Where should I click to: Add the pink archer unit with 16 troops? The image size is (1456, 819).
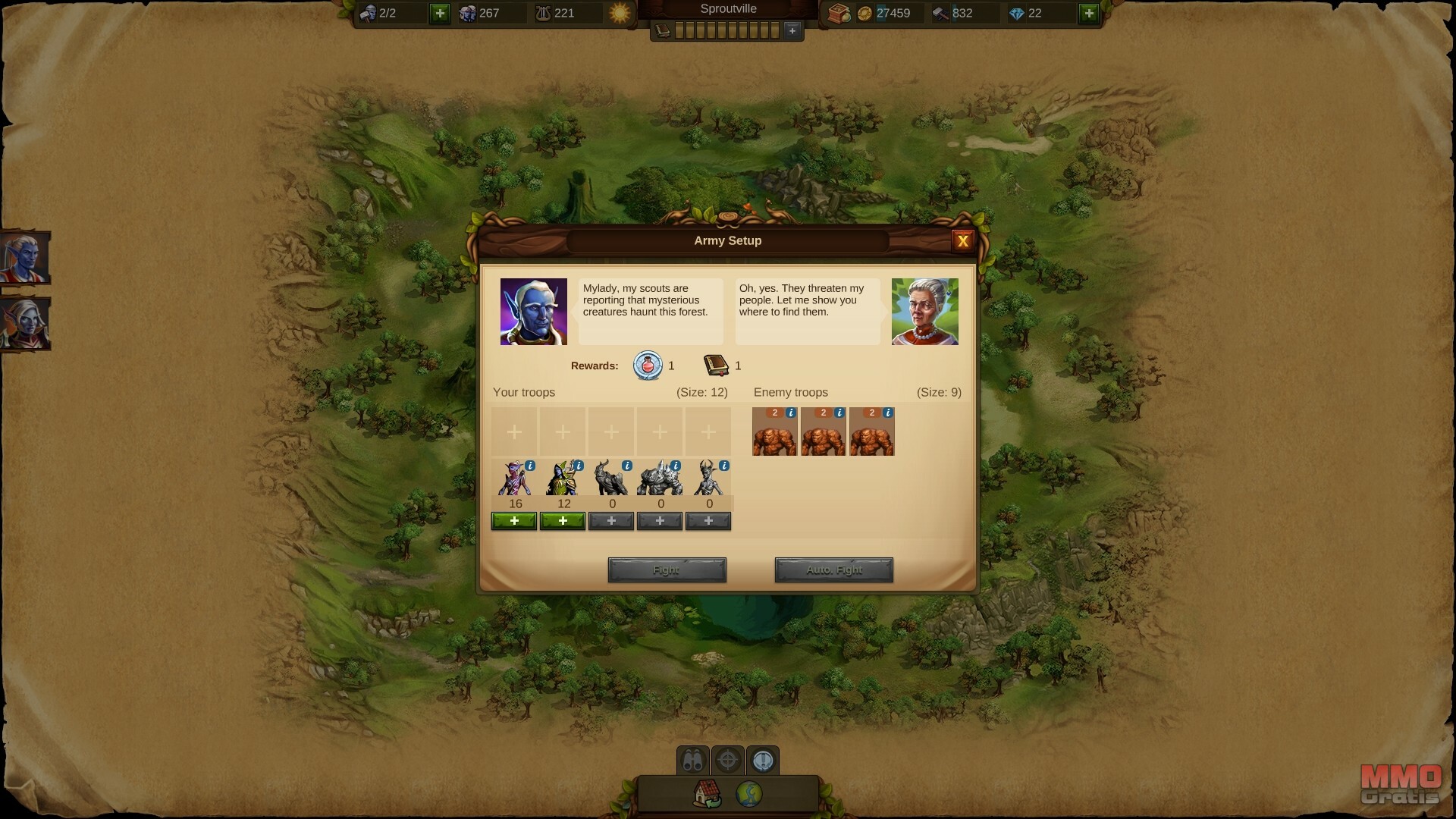pyautogui.click(x=514, y=521)
